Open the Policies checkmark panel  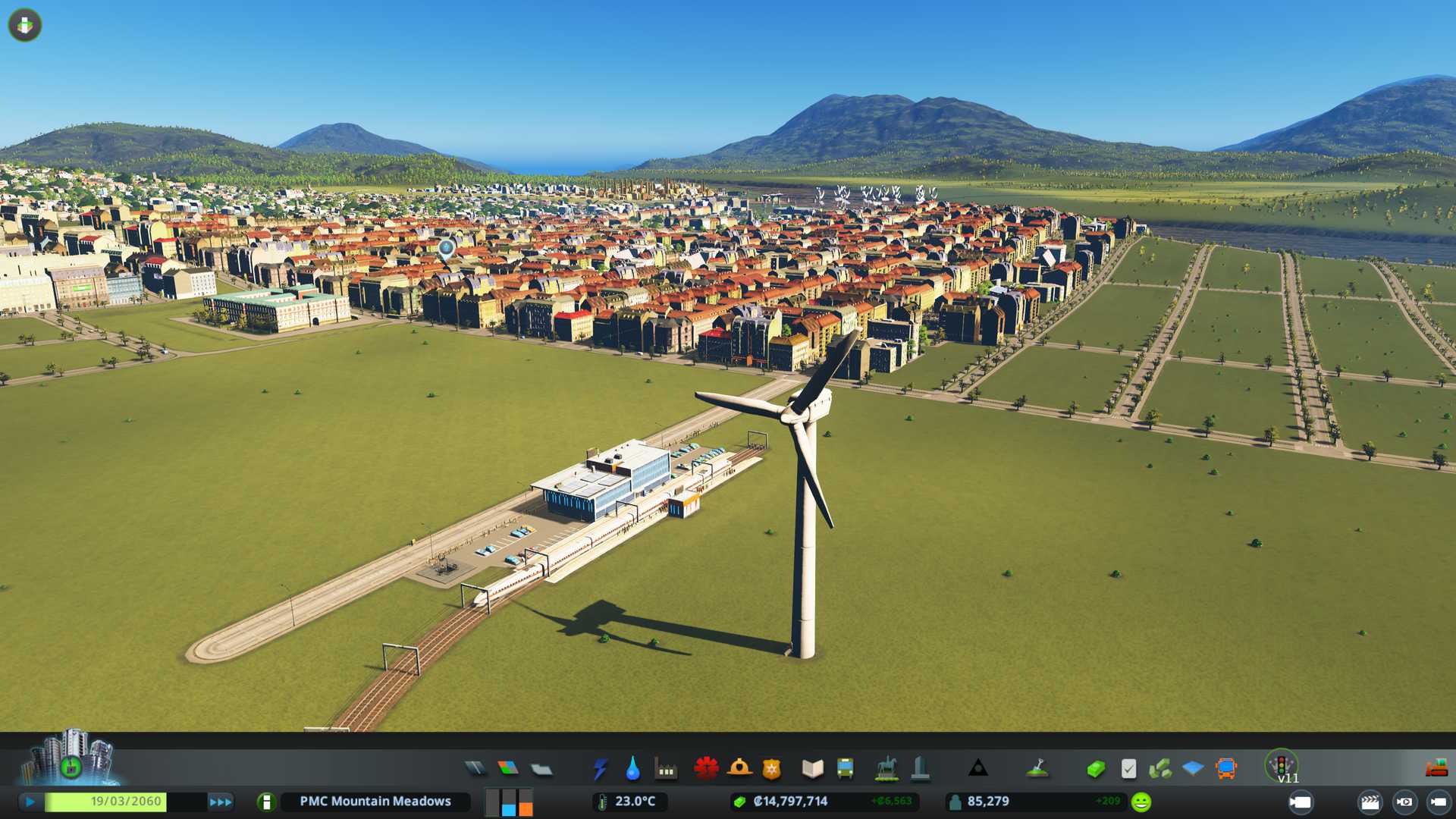pyautogui.click(x=1128, y=769)
